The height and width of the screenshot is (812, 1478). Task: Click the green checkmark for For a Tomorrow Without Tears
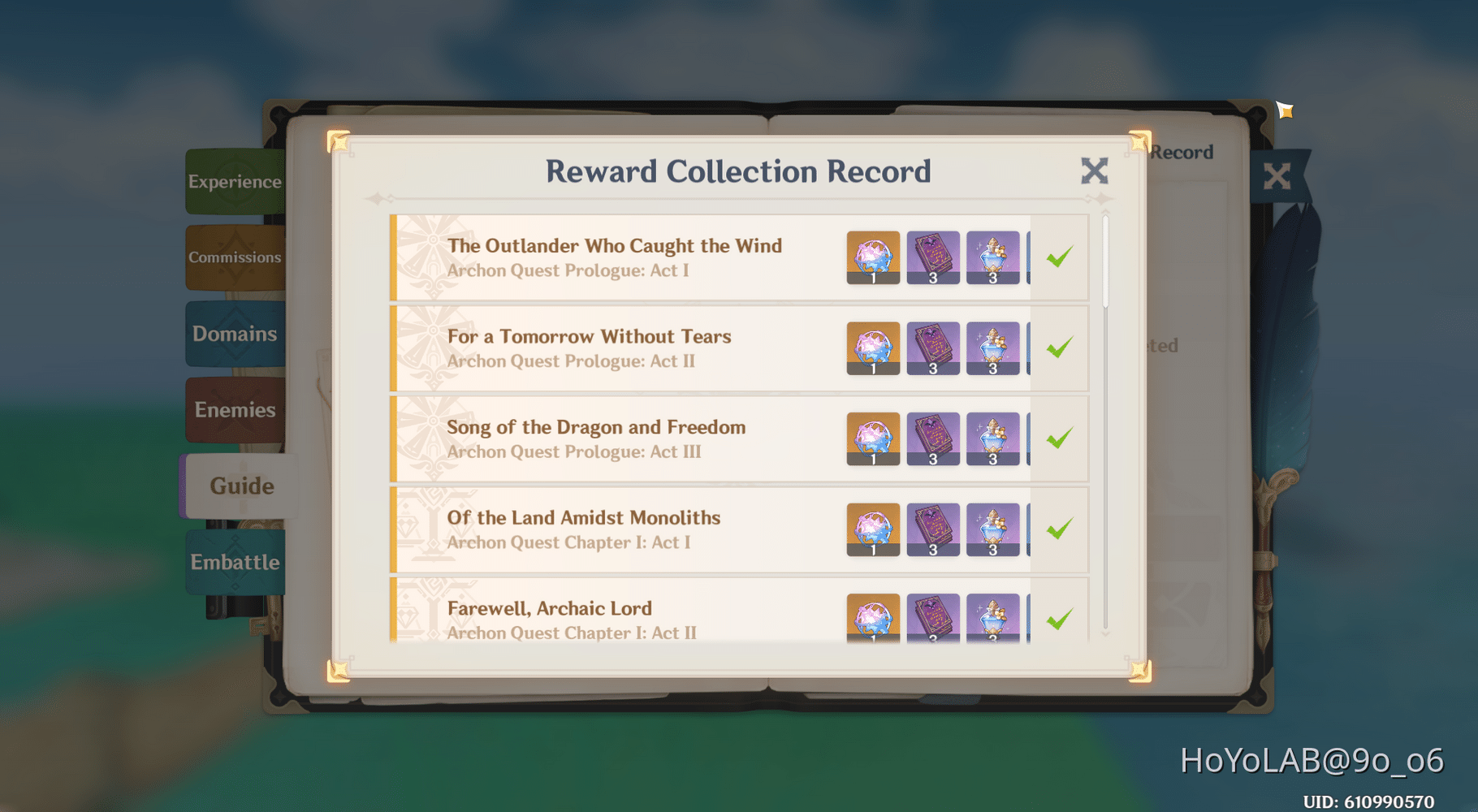click(x=1060, y=348)
